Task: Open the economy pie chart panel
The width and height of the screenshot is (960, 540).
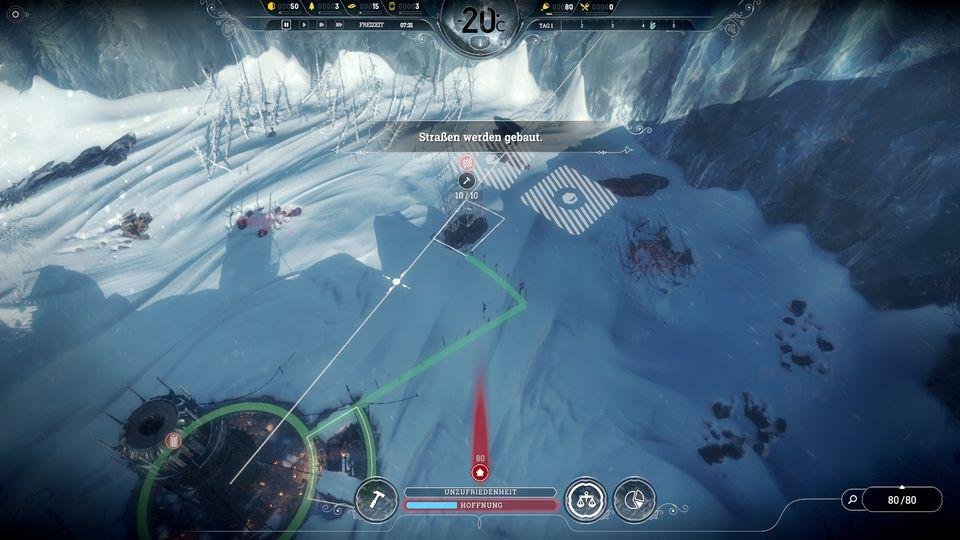Action: tap(634, 499)
